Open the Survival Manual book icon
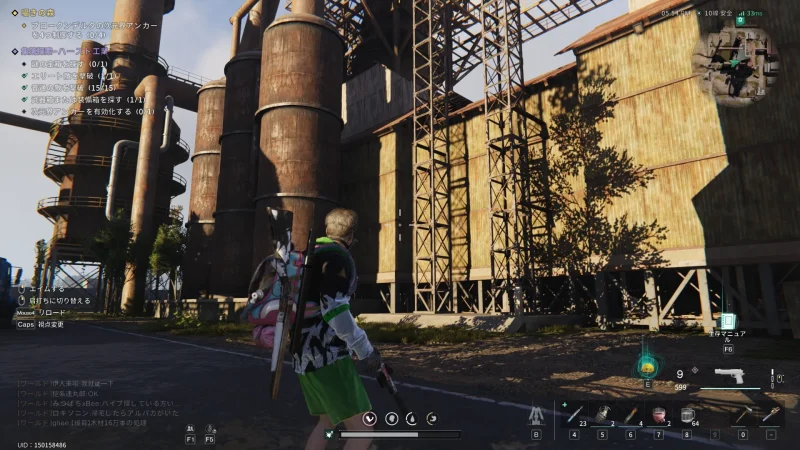 [727, 322]
